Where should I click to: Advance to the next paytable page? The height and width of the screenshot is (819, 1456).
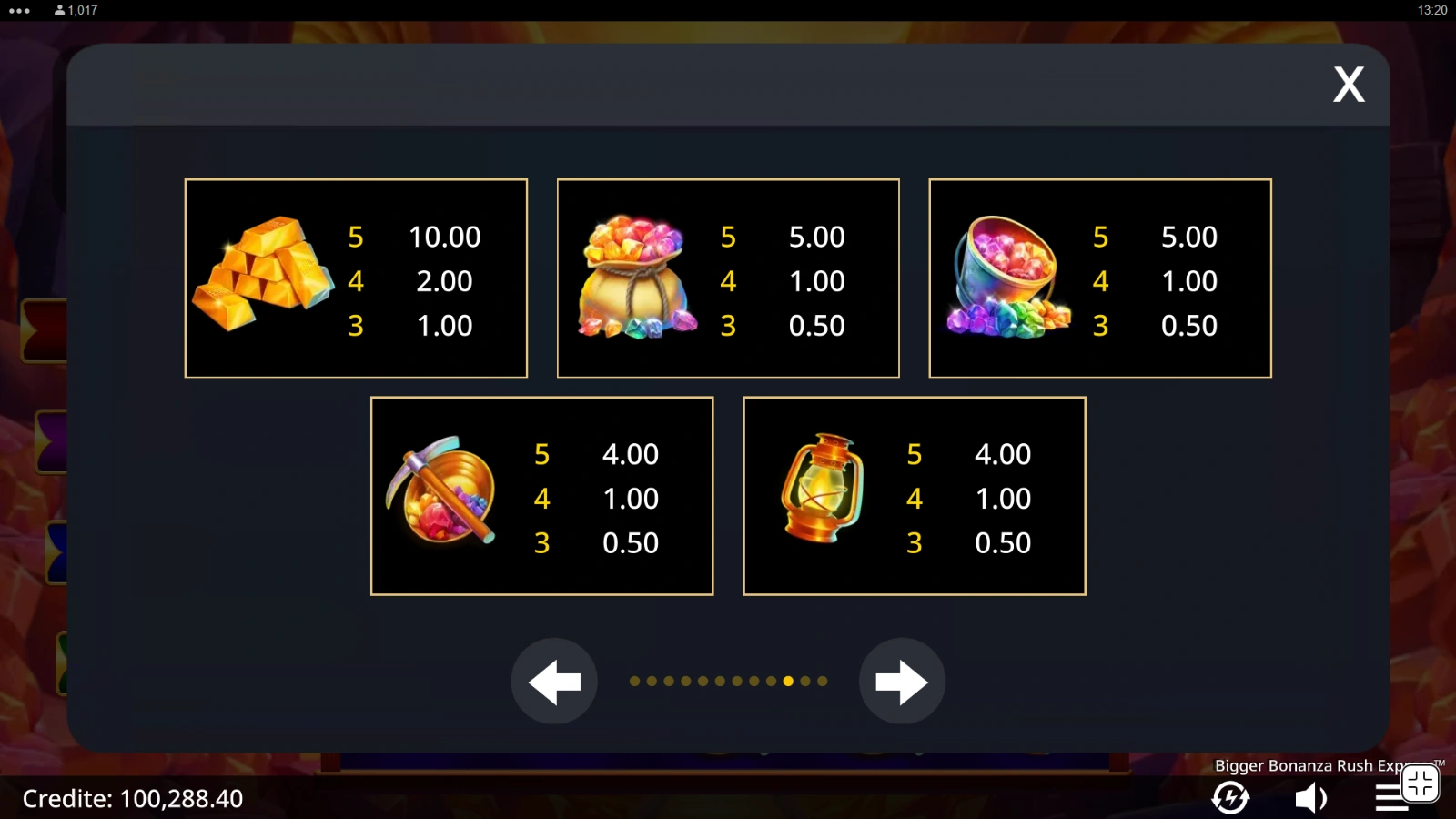coord(902,682)
